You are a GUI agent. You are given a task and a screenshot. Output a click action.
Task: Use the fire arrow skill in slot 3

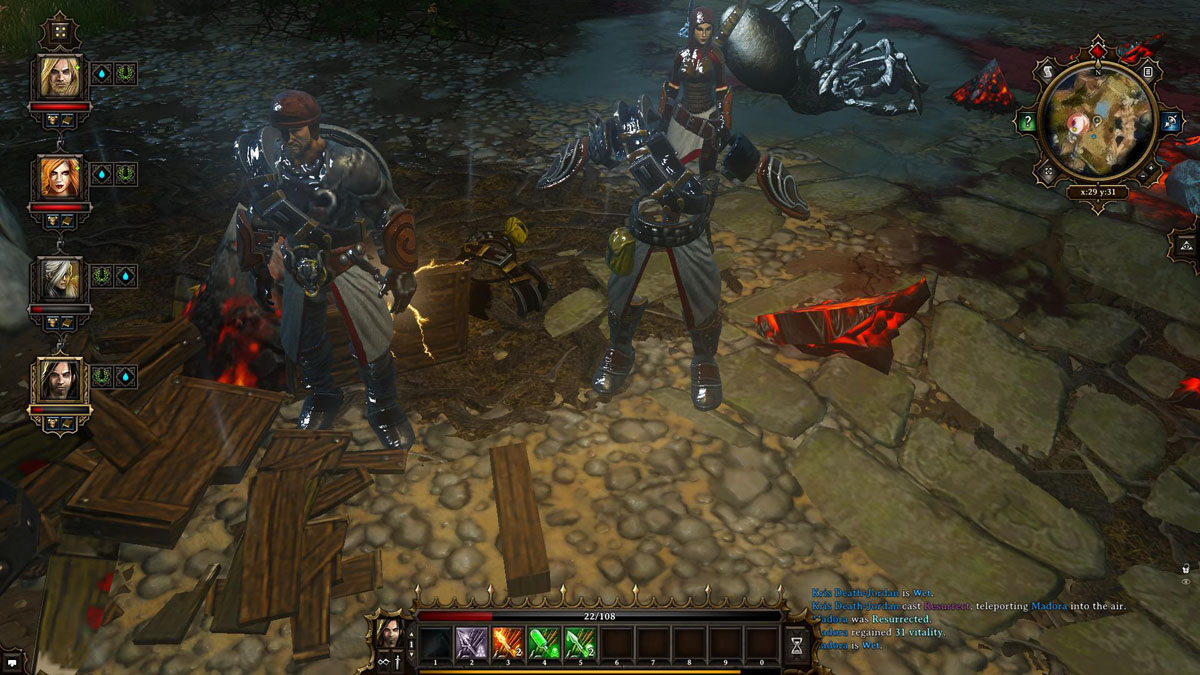507,642
